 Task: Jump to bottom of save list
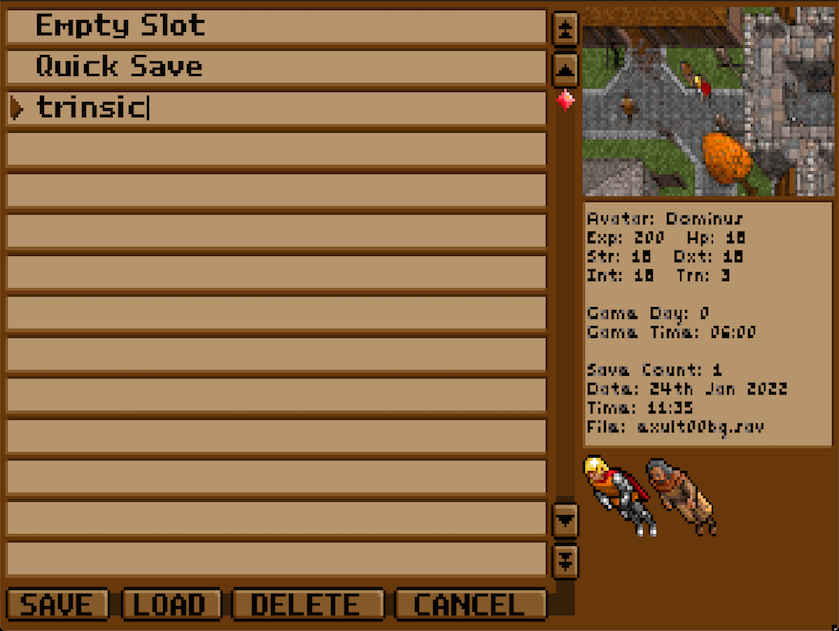[x=565, y=559]
